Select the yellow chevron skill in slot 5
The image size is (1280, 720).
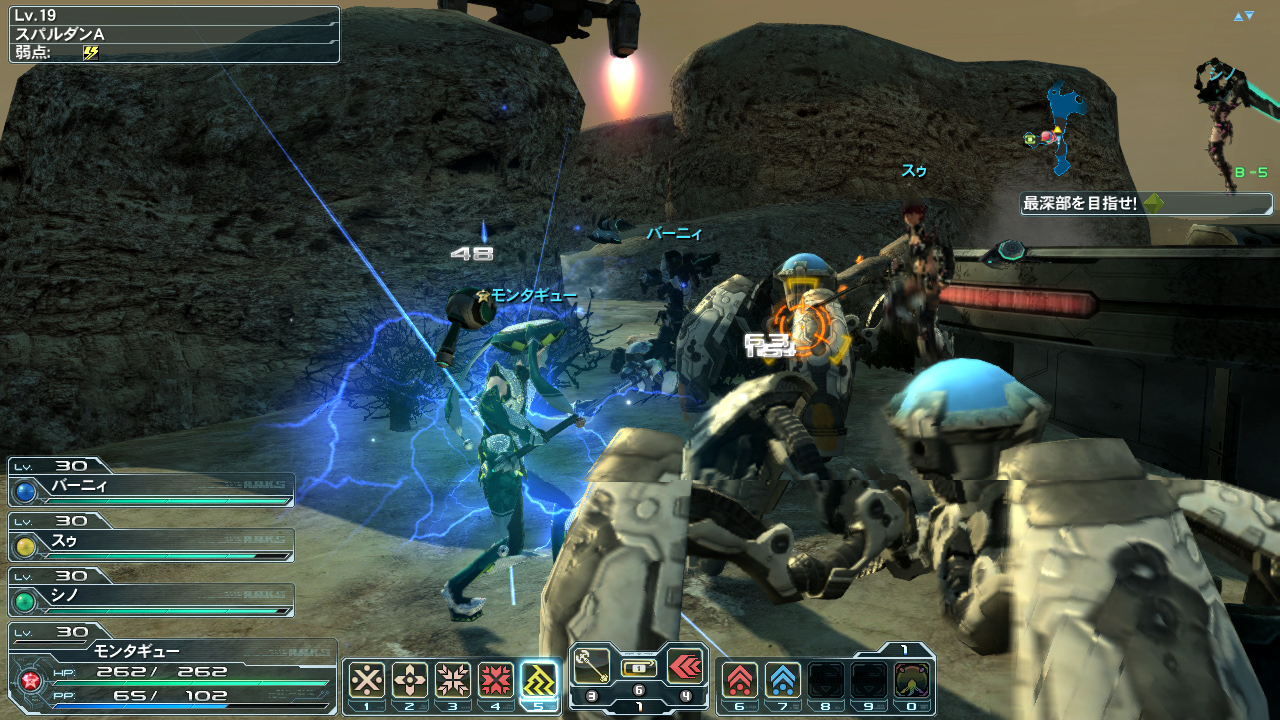click(539, 680)
